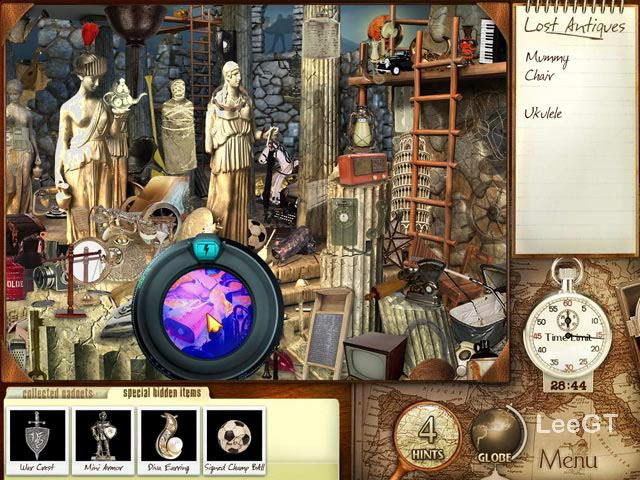Switch to the special hidden items tab

point(155,393)
